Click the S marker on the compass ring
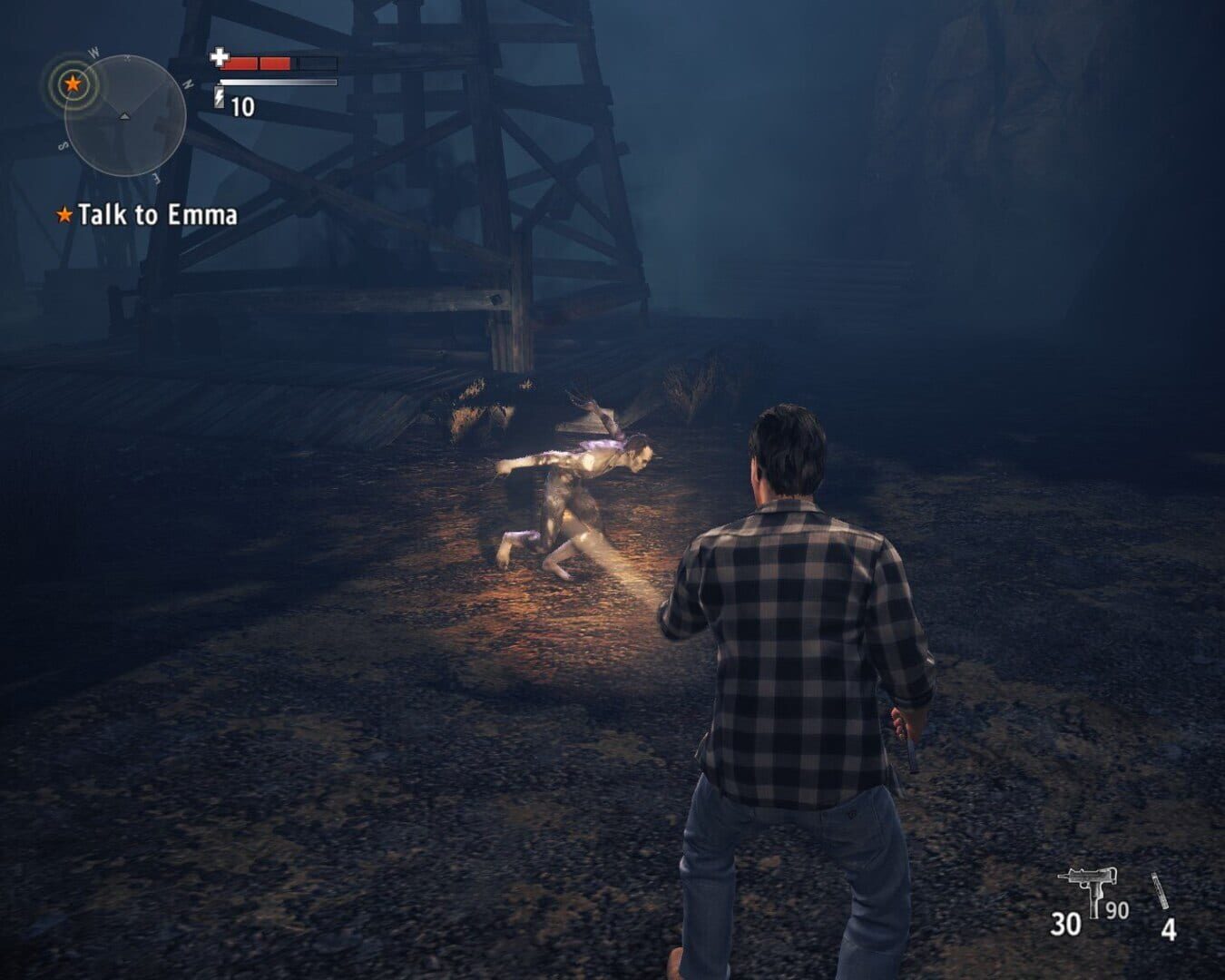The width and height of the screenshot is (1225, 980). point(64,144)
